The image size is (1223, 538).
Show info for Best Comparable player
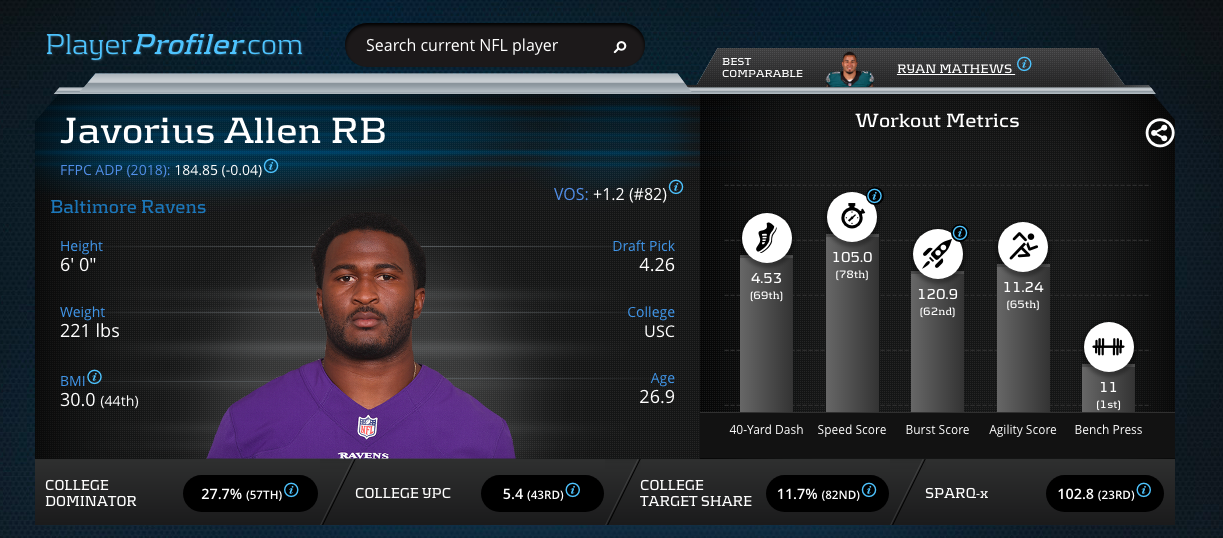click(x=1024, y=64)
